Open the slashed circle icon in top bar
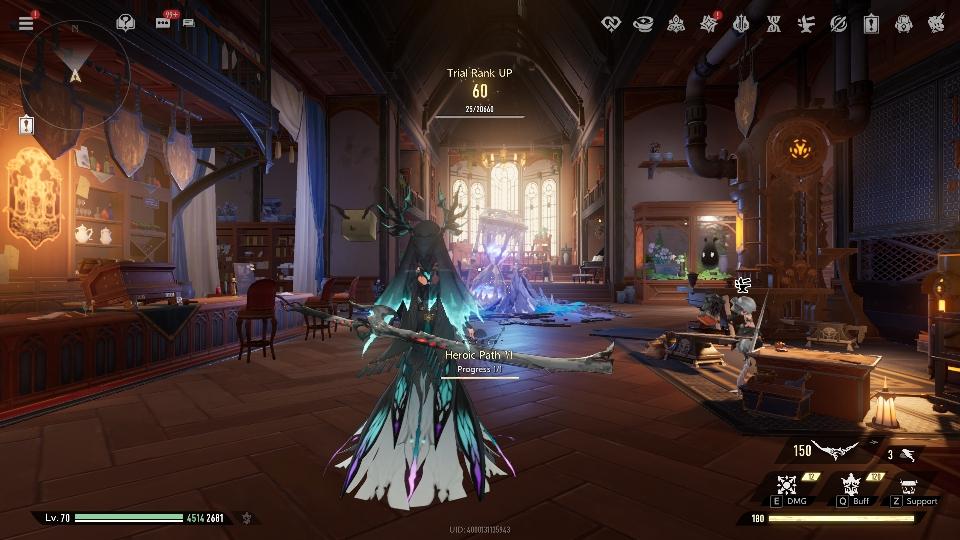The image size is (960, 540). click(838, 23)
